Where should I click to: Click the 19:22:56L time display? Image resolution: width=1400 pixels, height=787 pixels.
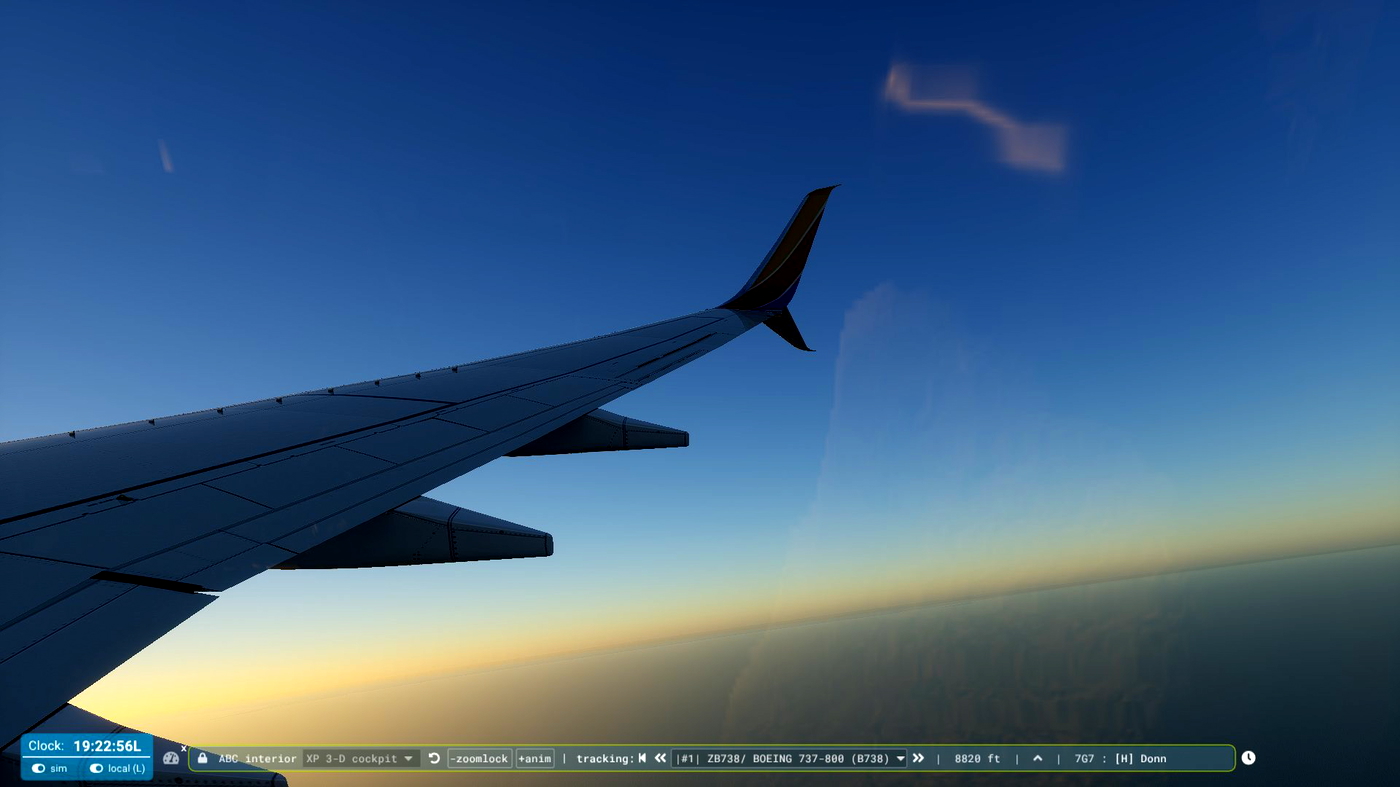tap(107, 745)
